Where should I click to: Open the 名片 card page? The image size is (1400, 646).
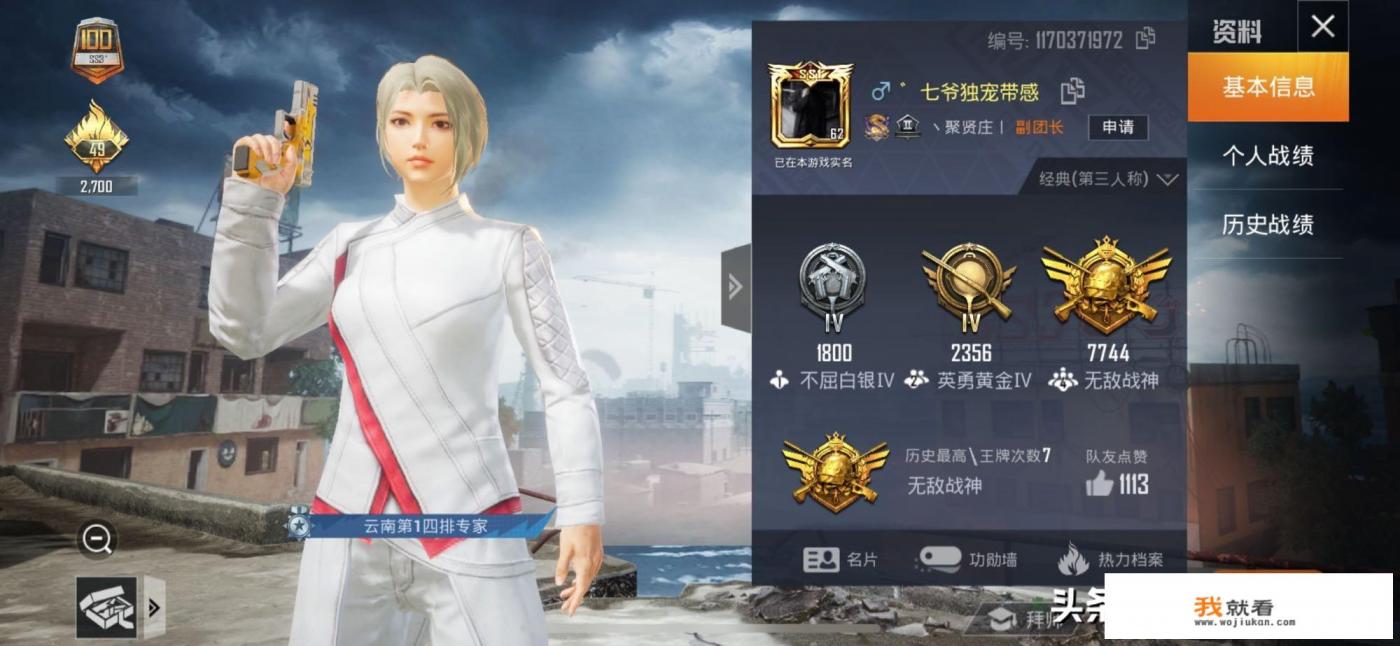point(840,560)
